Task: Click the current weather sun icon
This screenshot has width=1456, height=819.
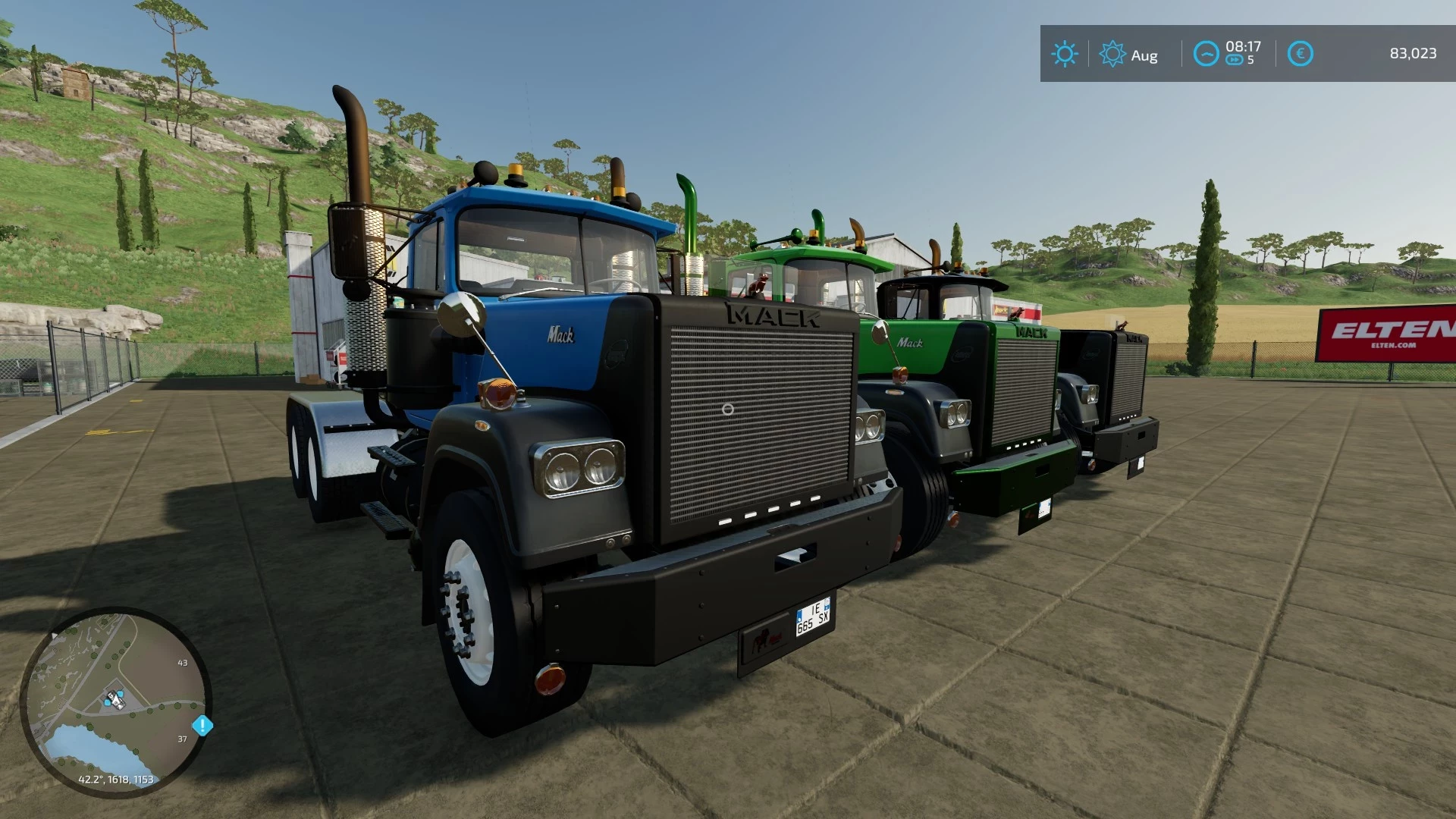Action: 1065,54
